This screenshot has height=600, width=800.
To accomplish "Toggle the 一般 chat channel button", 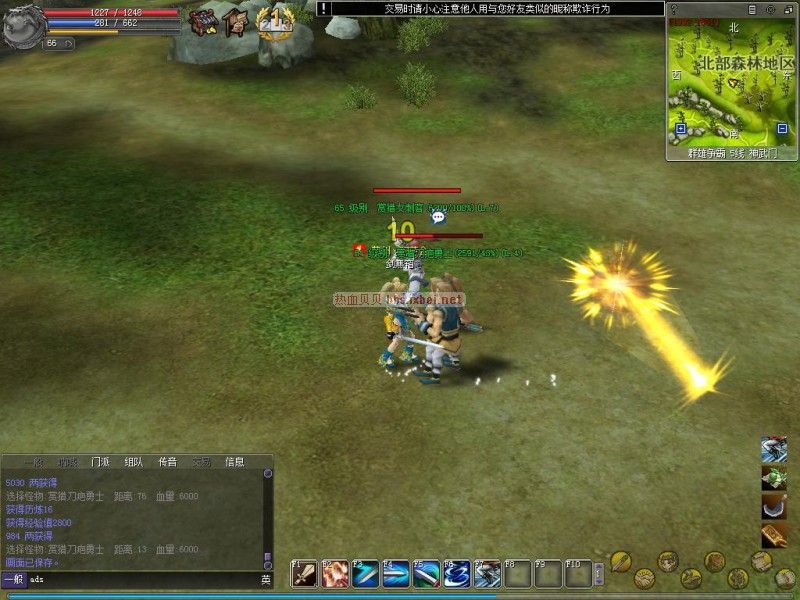I will [x=13, y=579].
